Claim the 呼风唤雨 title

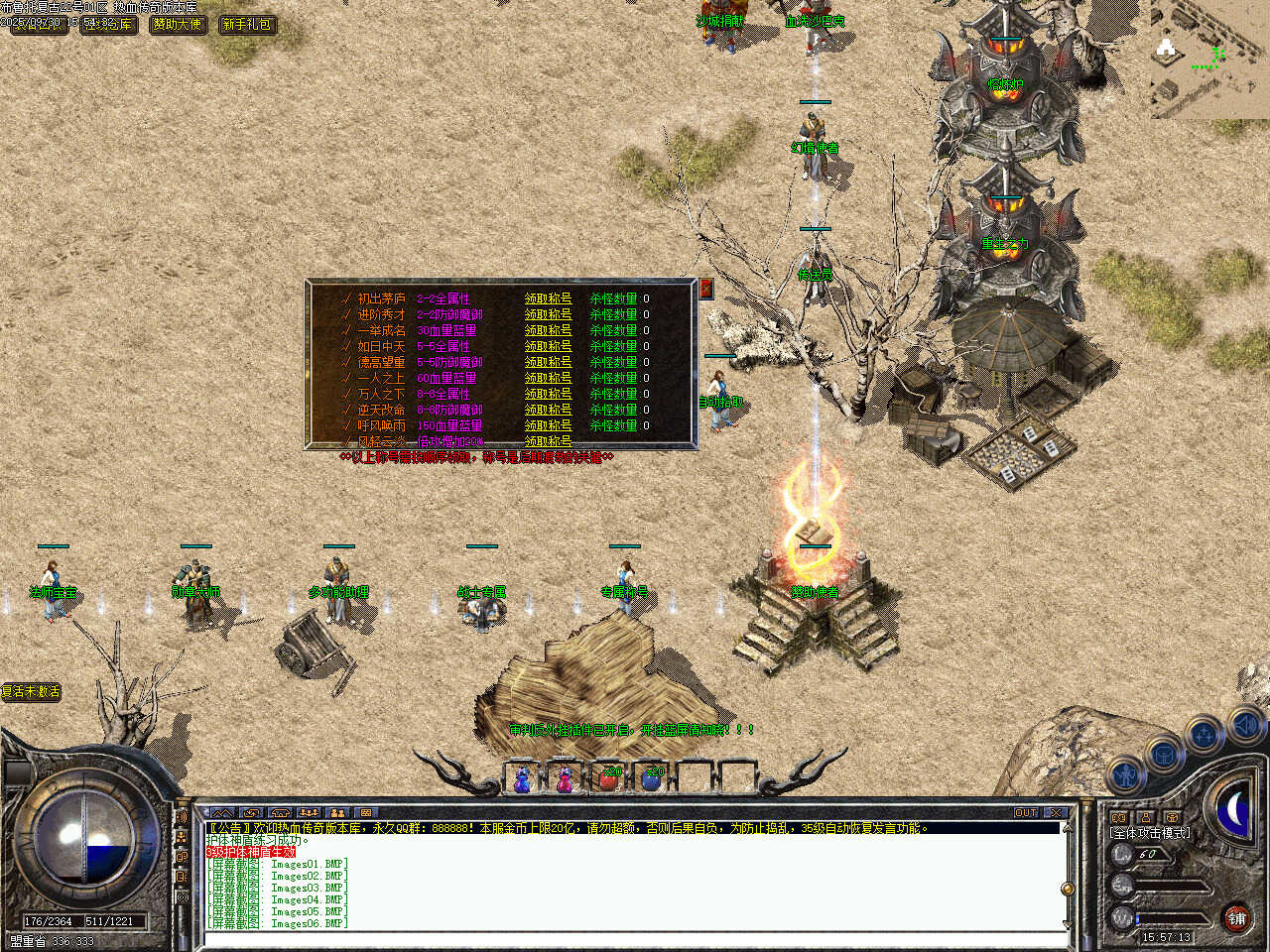coord(548,425)
